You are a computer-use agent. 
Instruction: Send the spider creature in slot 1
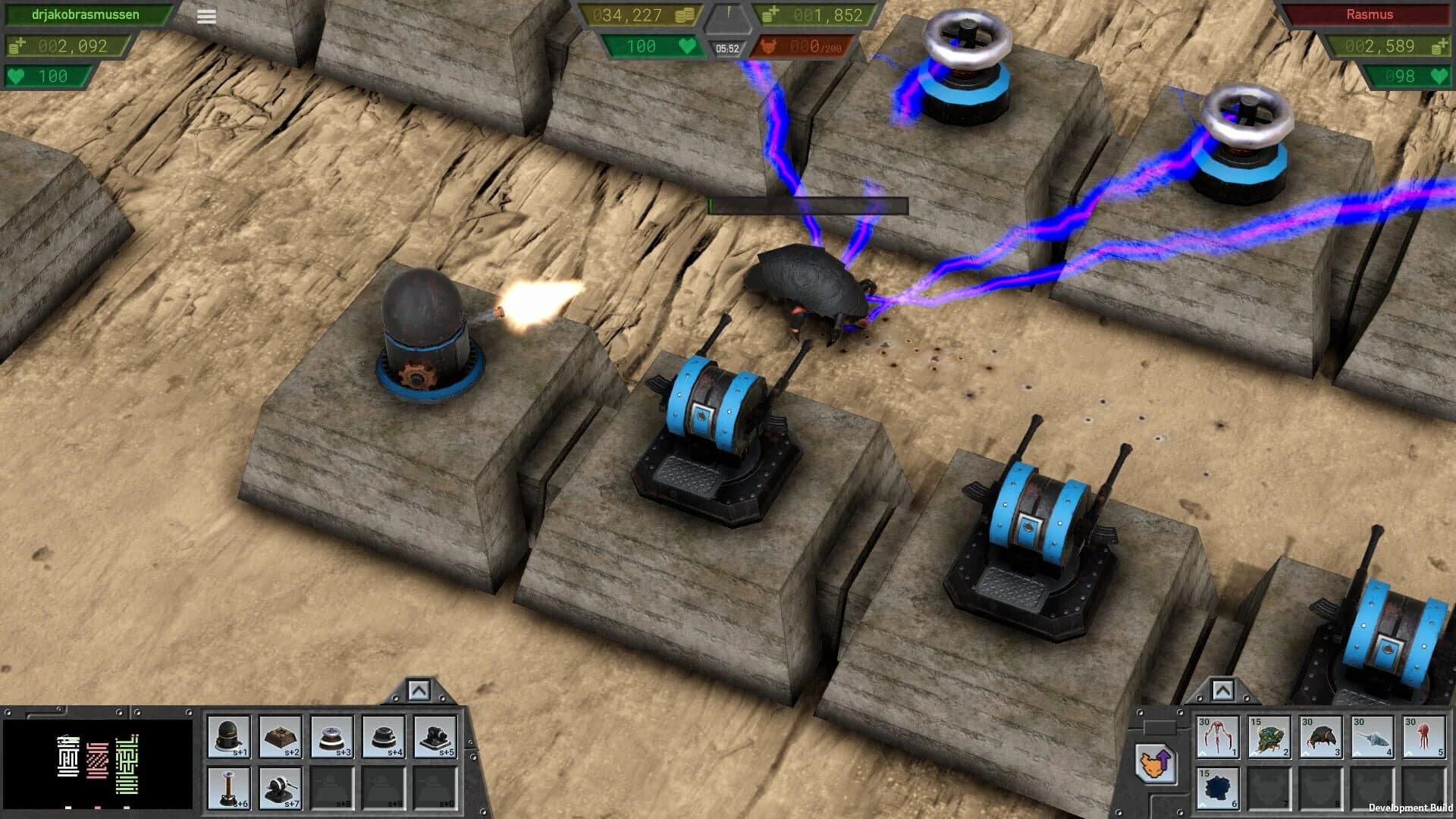[x=1219, y=737]
